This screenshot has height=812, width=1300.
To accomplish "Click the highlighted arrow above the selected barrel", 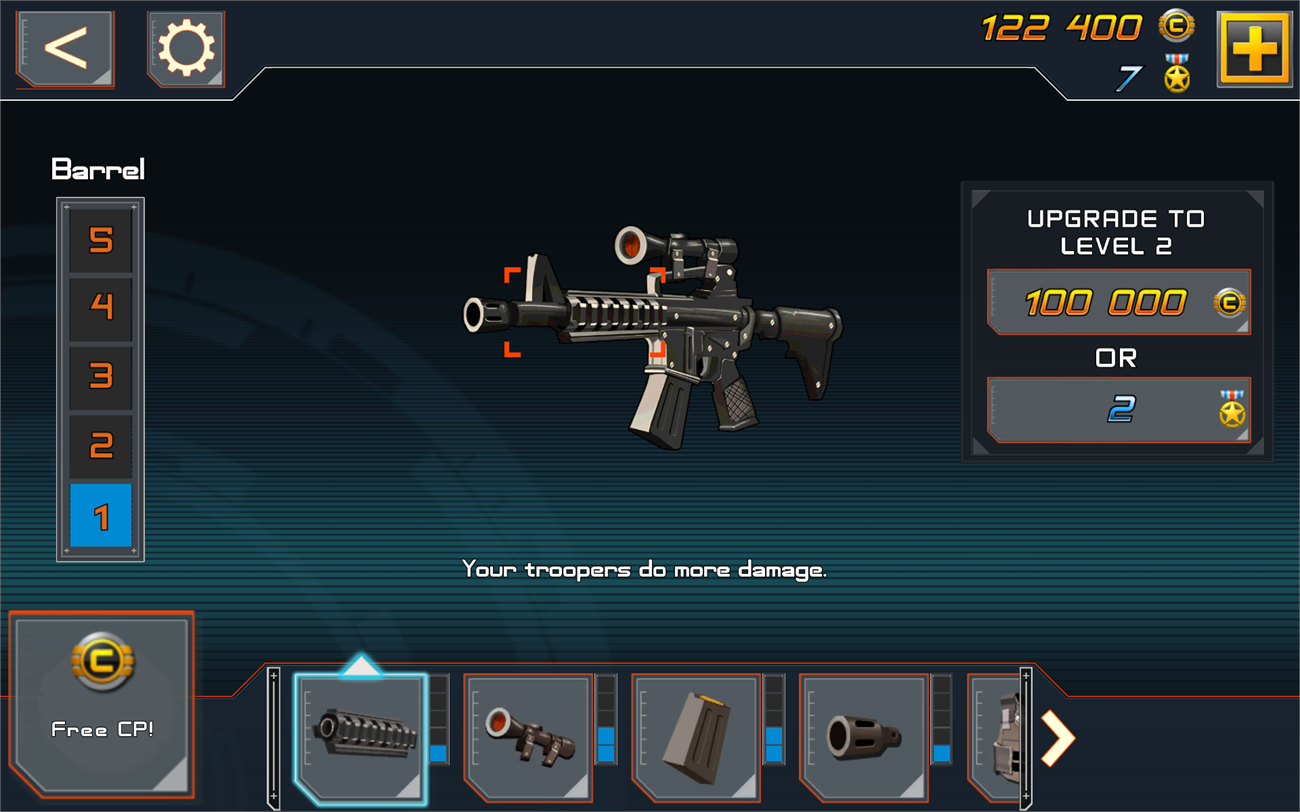I will click(x=362, y=665).
